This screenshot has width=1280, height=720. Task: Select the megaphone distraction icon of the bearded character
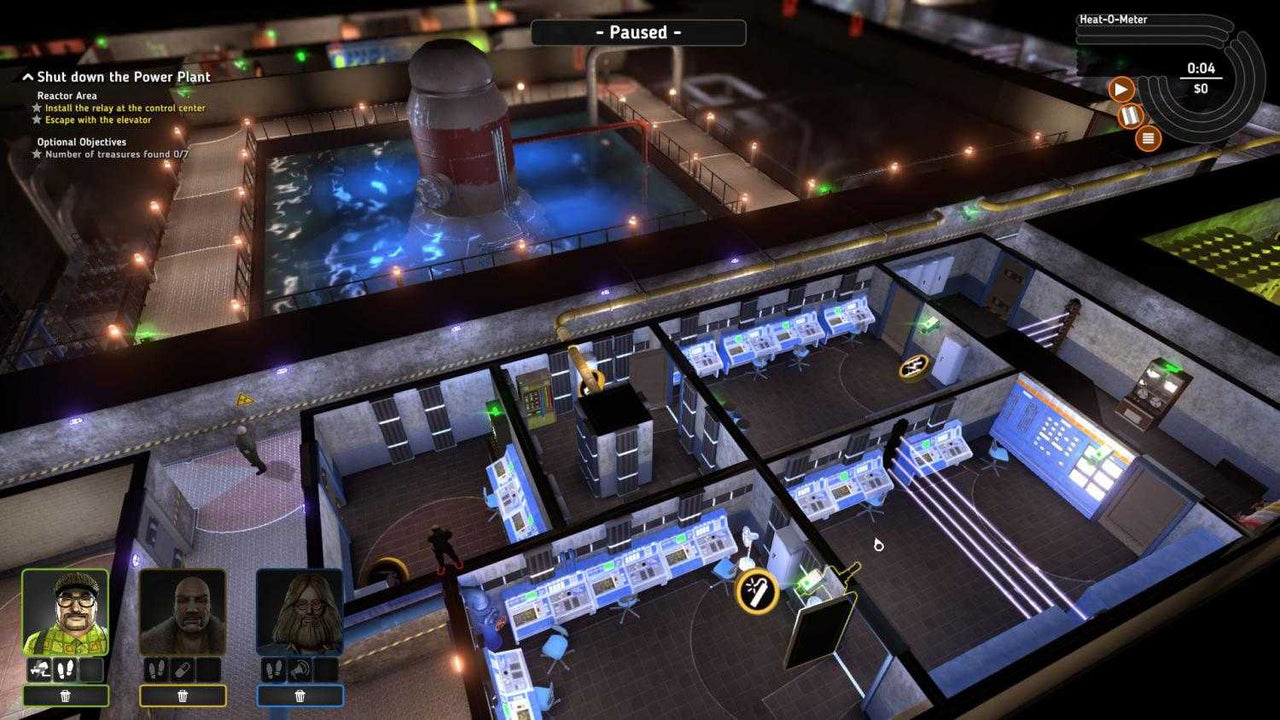(x=298, y=670)
